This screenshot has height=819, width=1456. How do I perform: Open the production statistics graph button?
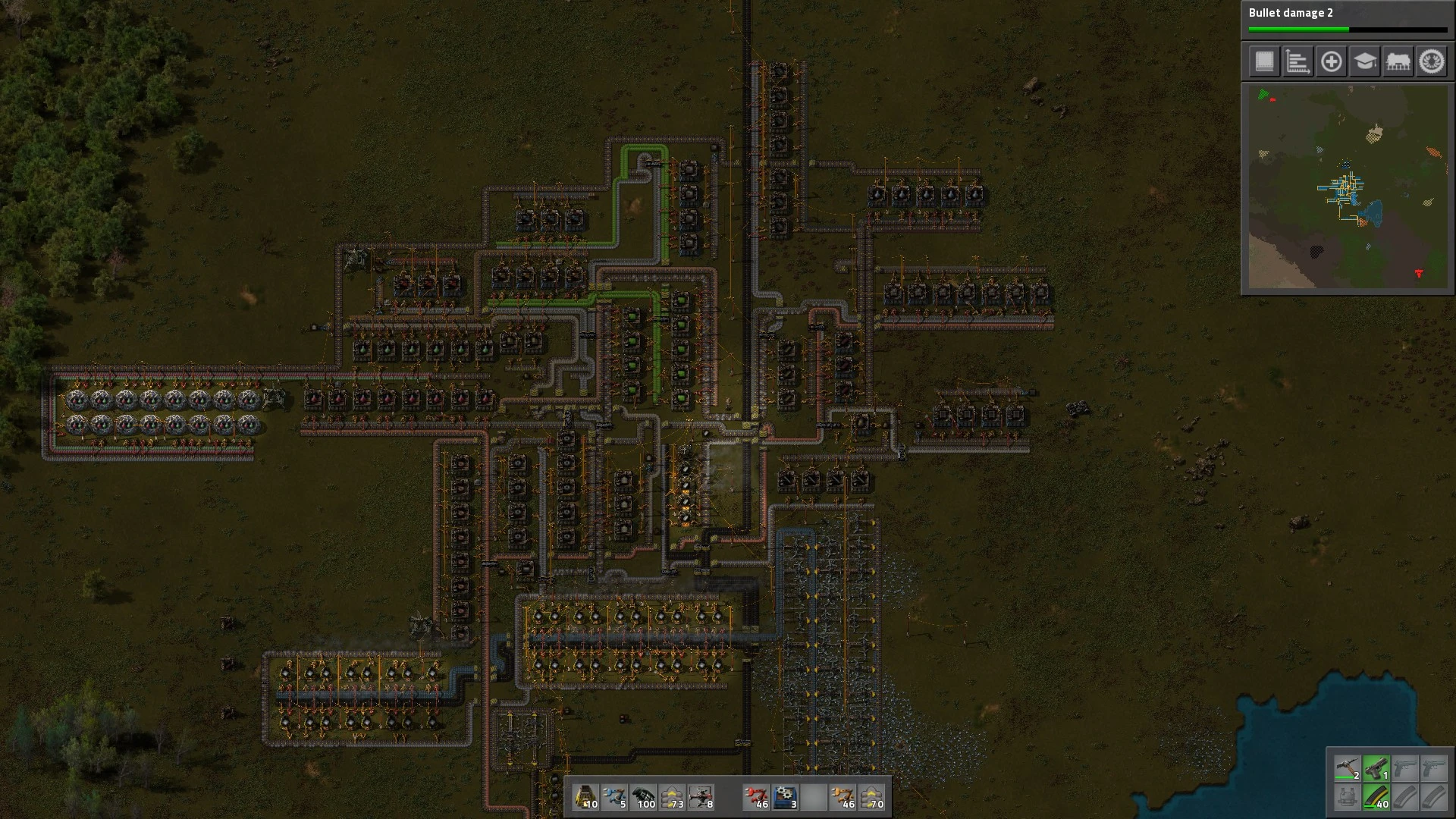[1298, 61]
